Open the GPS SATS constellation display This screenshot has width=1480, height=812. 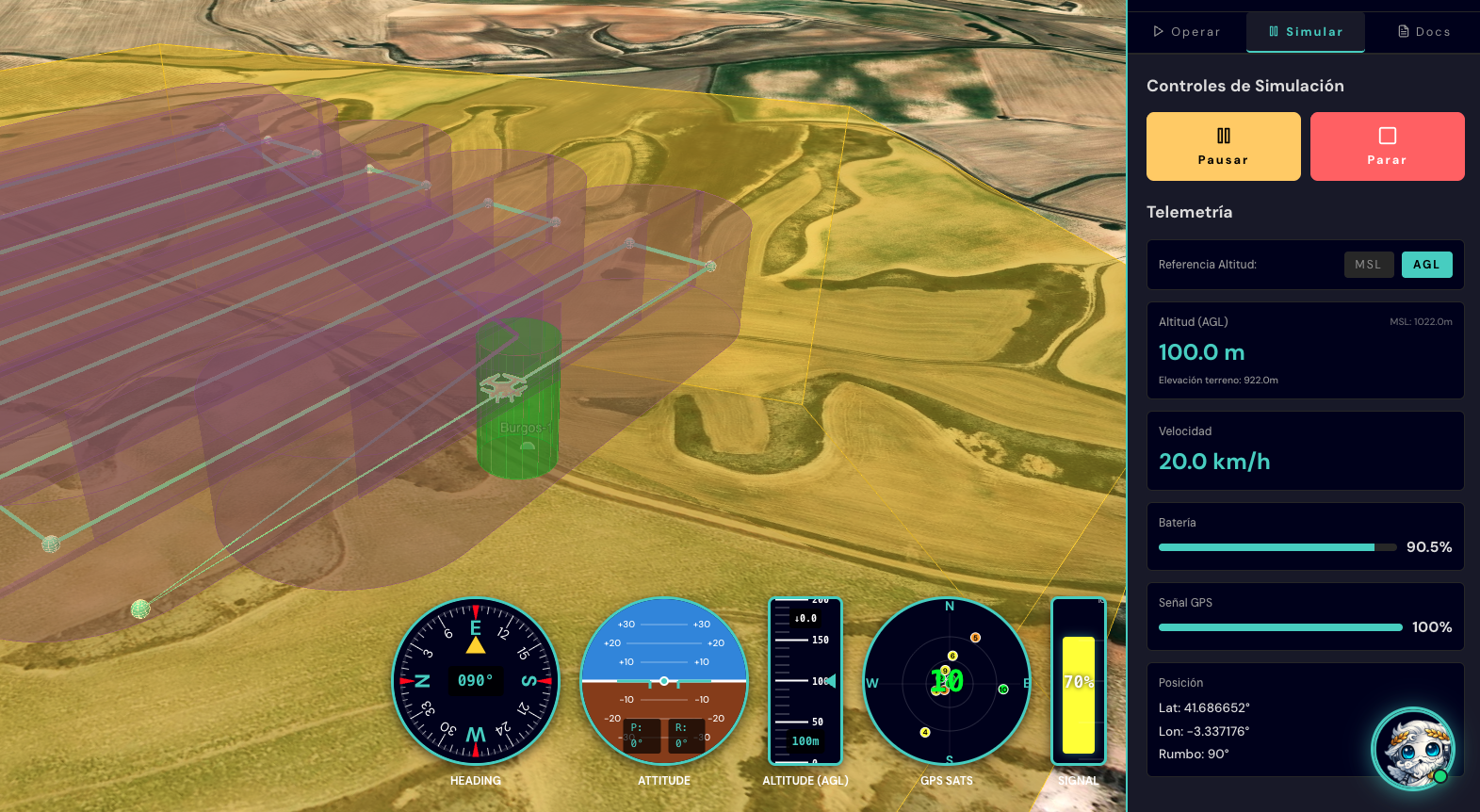tap(946, 681)
